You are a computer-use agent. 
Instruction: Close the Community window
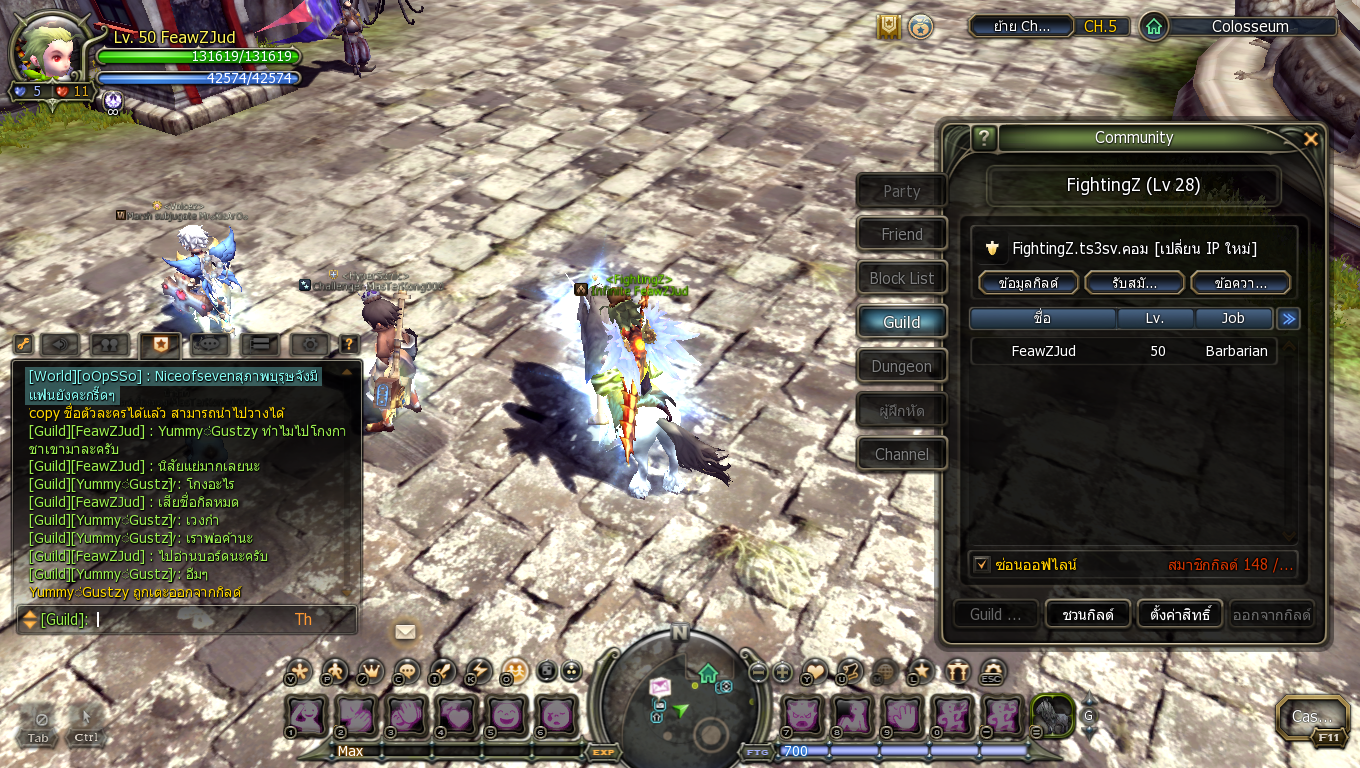[x=1310, y=139]
